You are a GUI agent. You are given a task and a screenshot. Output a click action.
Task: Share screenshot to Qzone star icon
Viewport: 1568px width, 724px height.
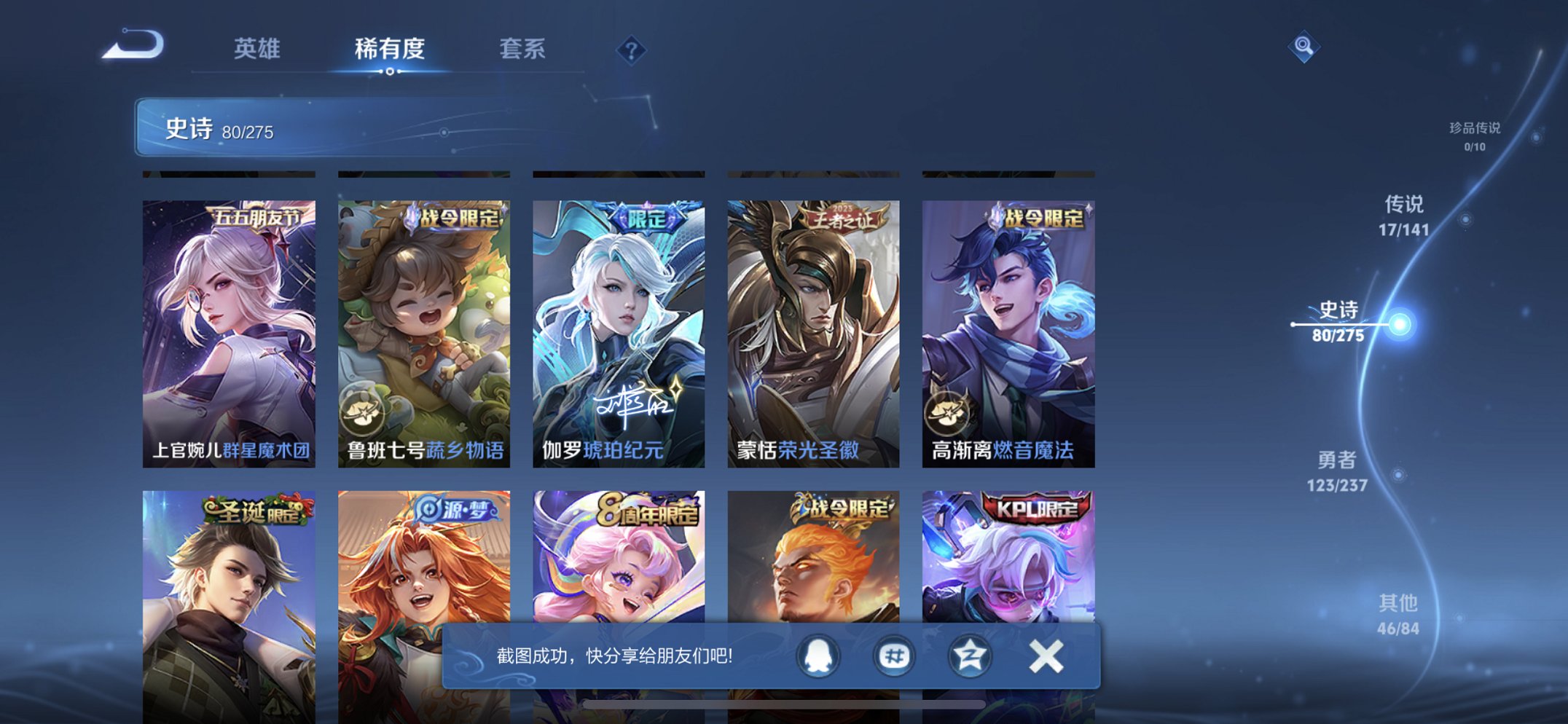(967, 656)
